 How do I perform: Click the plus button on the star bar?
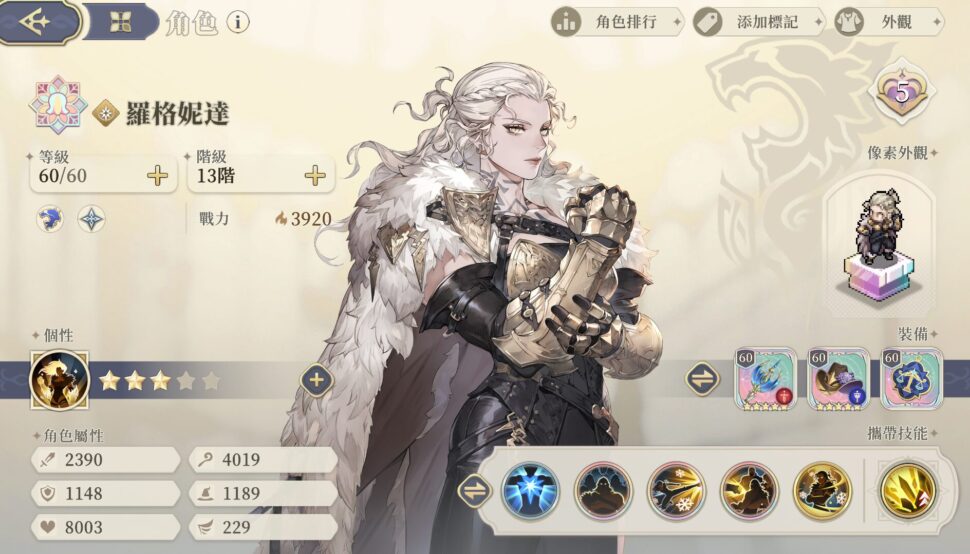click(x=317, y=380)
